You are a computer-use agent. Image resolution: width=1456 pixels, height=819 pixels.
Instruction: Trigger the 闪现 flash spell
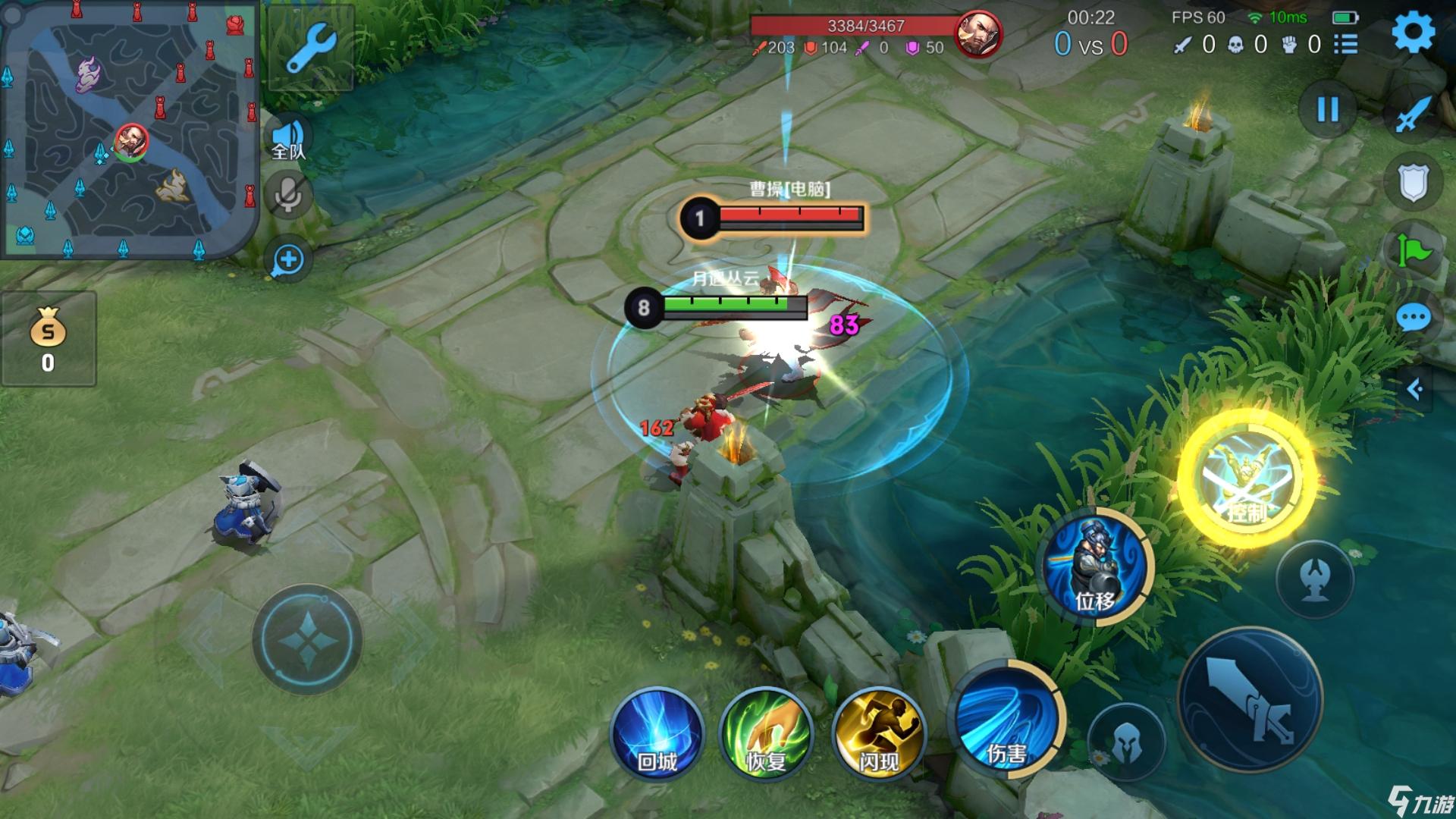[879, 733]
